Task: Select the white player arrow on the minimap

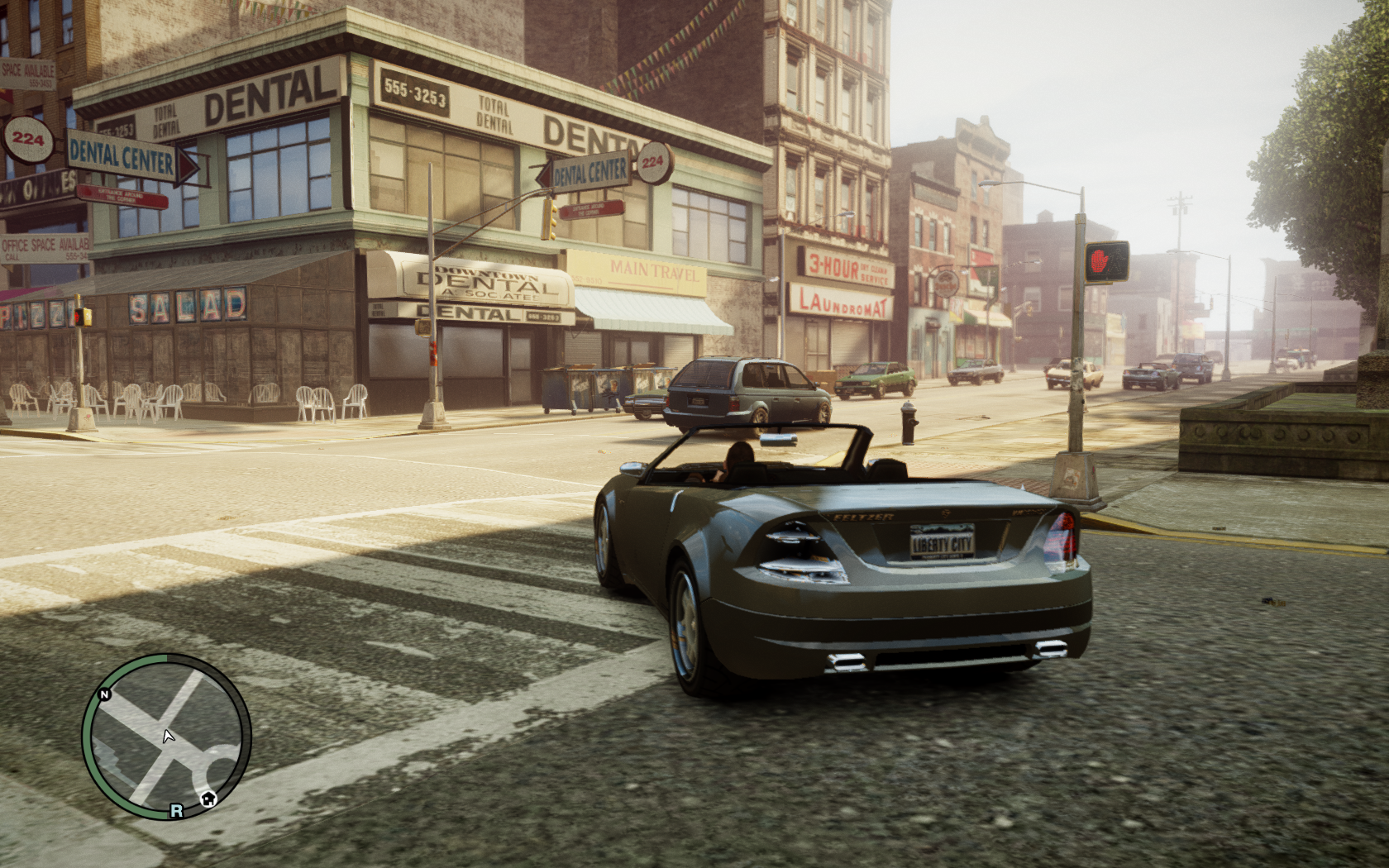Action: 169,736
